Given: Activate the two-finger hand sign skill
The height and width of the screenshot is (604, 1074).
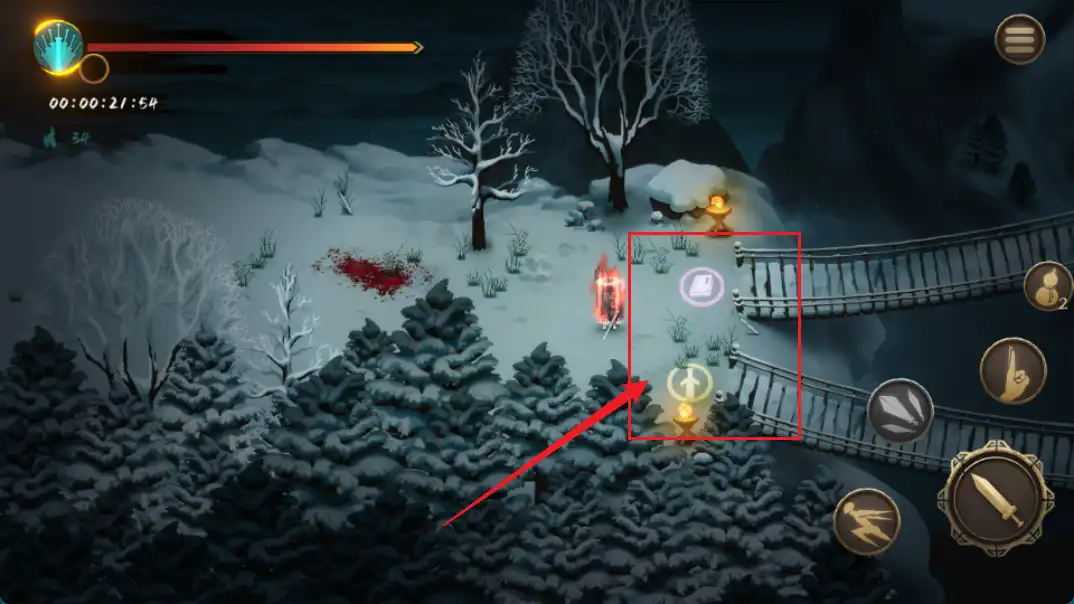Looking at the screenshot, I should (x=1012, y=371).
